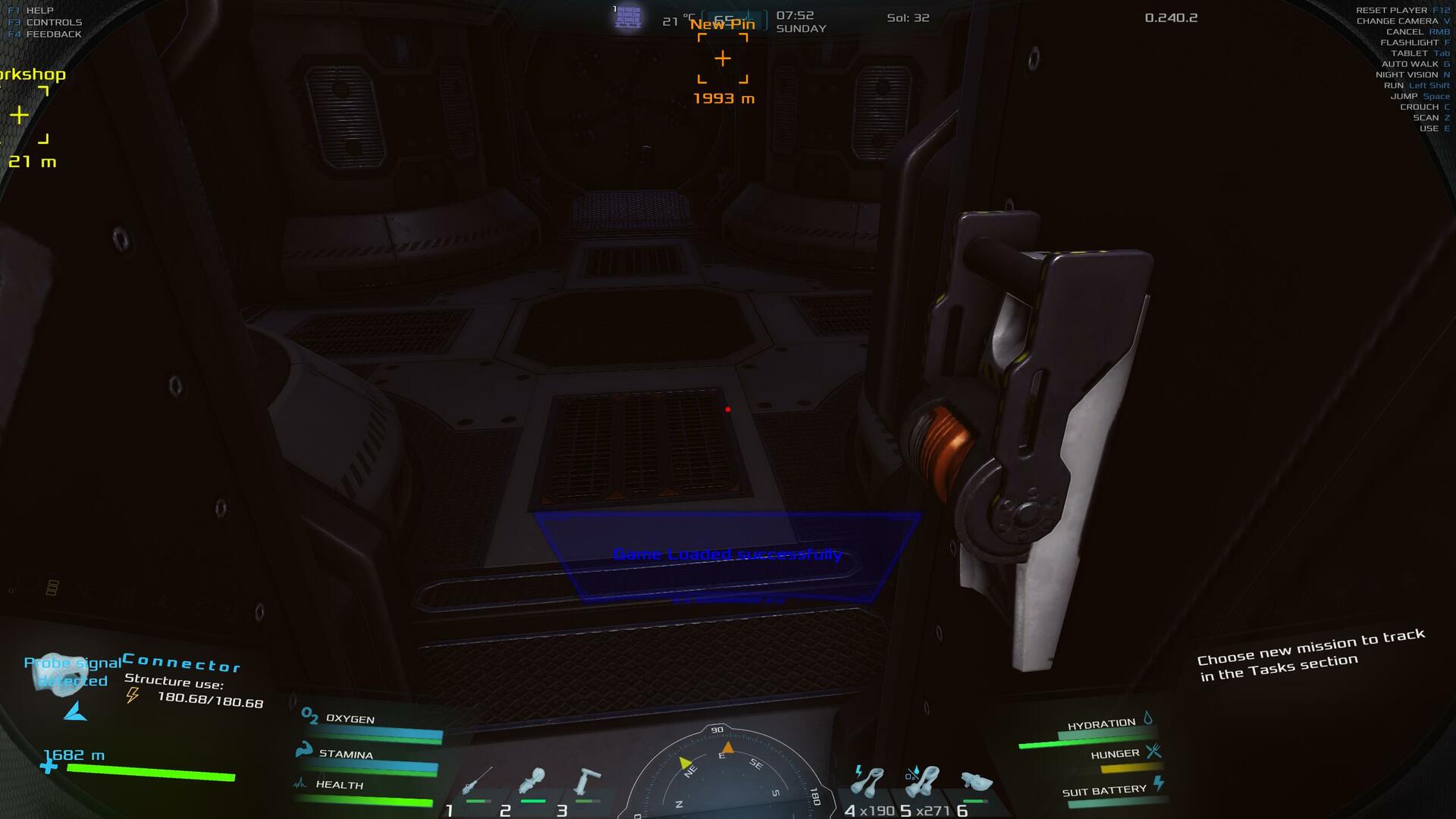Select the item in hotbar slot 6
1456x819 pixels.
pyautogui.click(x=976, y=781)
